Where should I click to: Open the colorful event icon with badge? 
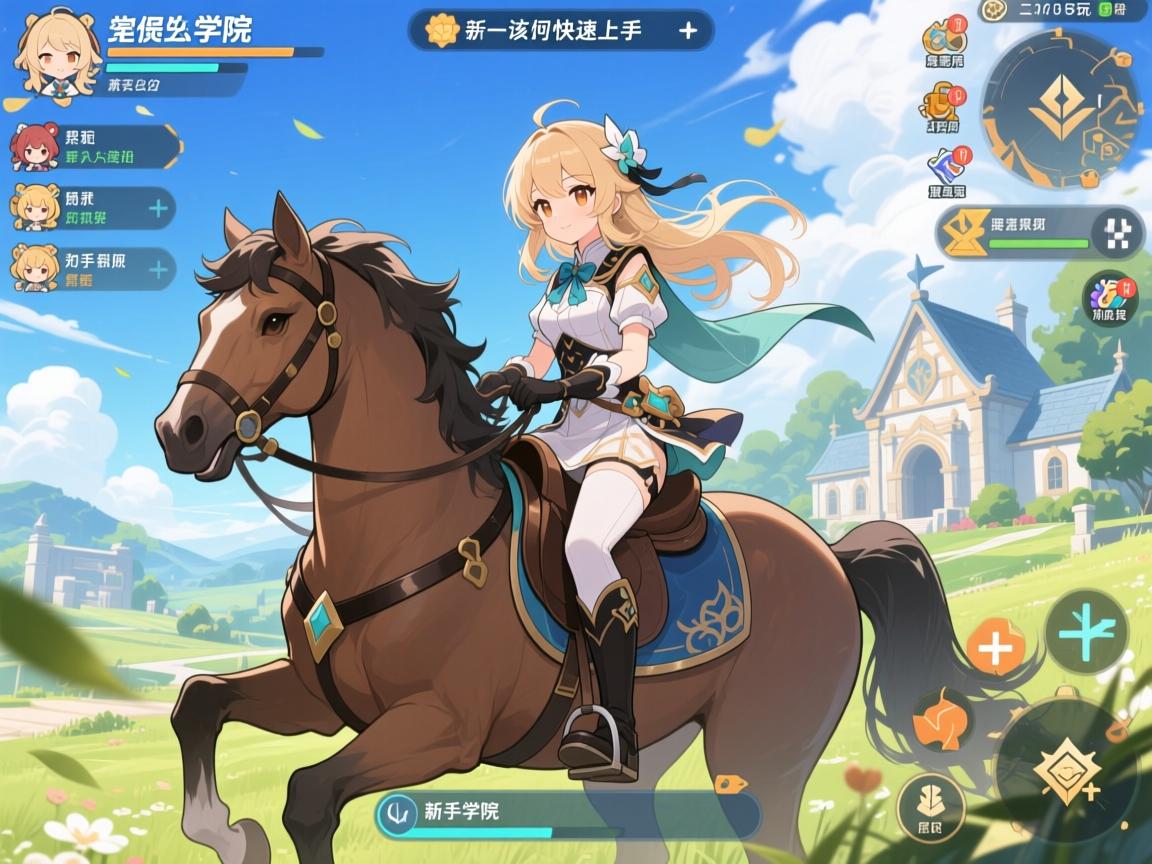(x=1108, y=295)
